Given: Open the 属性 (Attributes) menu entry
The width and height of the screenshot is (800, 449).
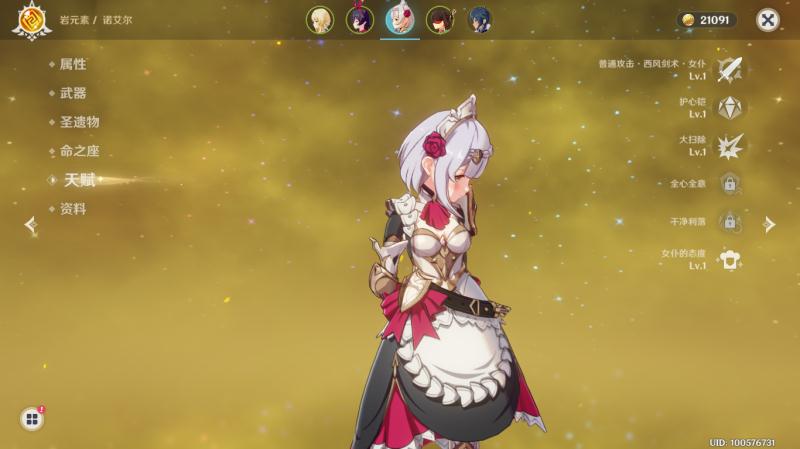Looking at the screenshot, I should [72, 64].
